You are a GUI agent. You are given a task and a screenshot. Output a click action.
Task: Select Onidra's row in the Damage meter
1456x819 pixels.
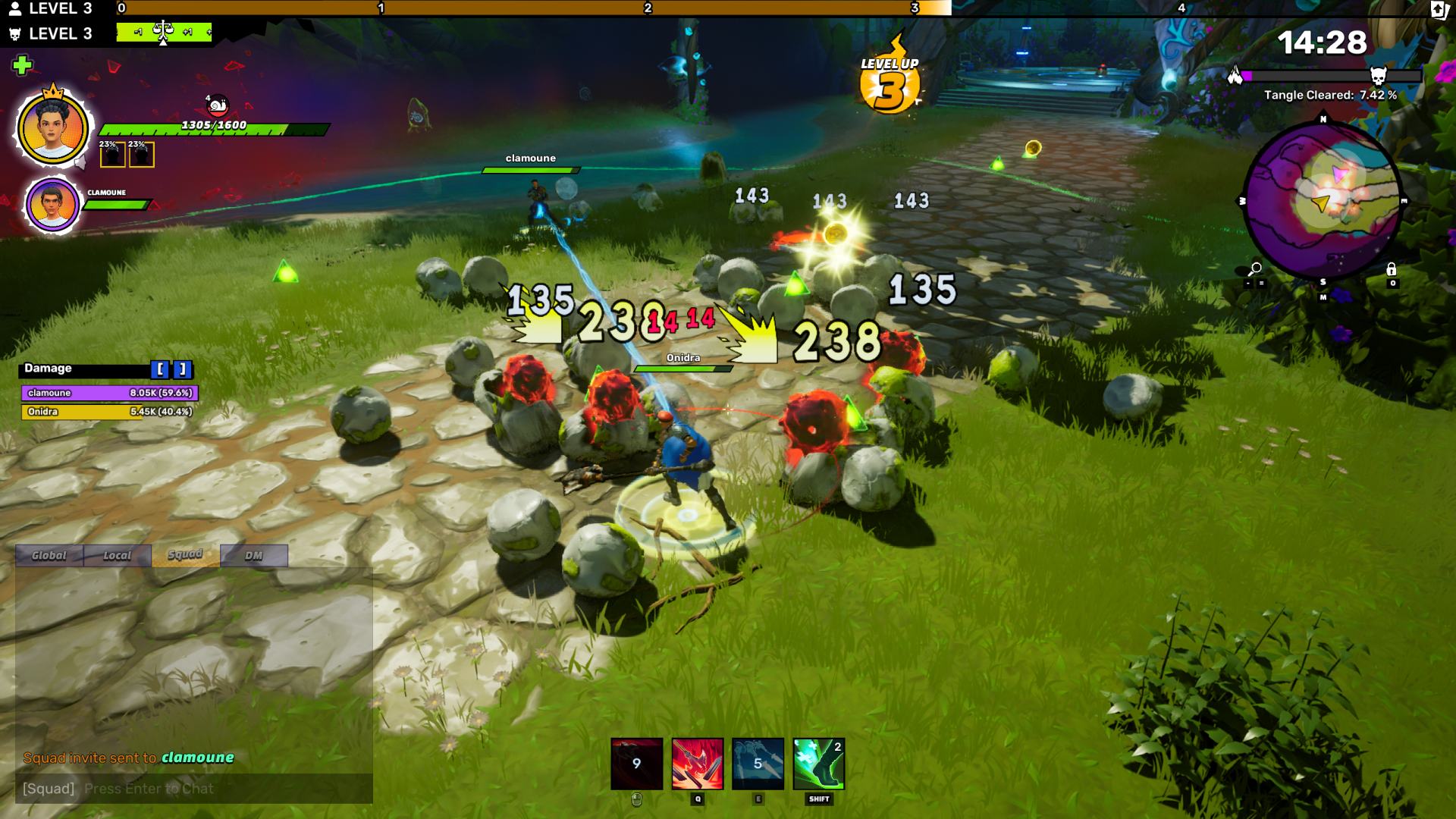click(109, 412)
